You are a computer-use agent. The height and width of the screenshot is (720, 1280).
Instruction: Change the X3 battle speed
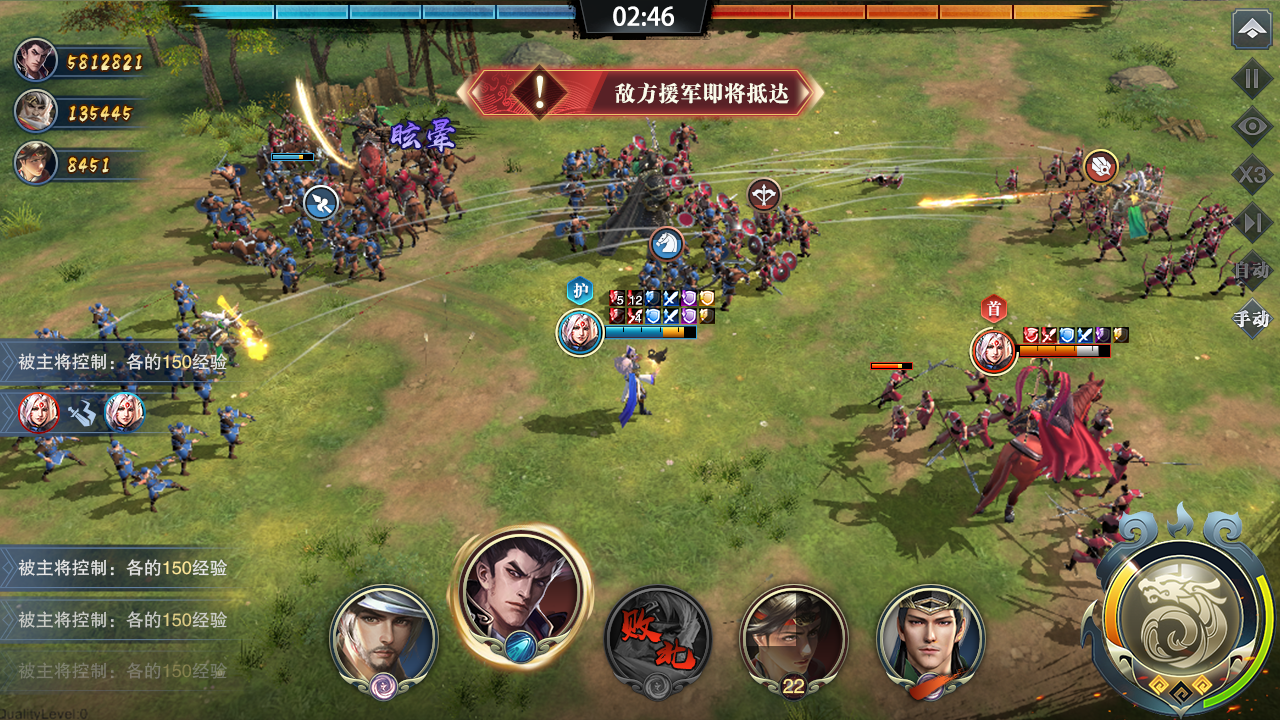coord(1251,176)
